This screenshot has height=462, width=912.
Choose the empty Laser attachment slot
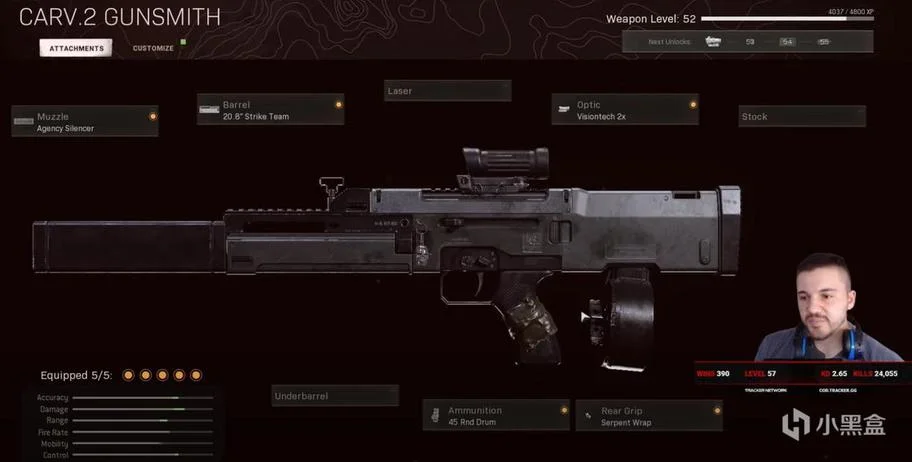[448, 91]
